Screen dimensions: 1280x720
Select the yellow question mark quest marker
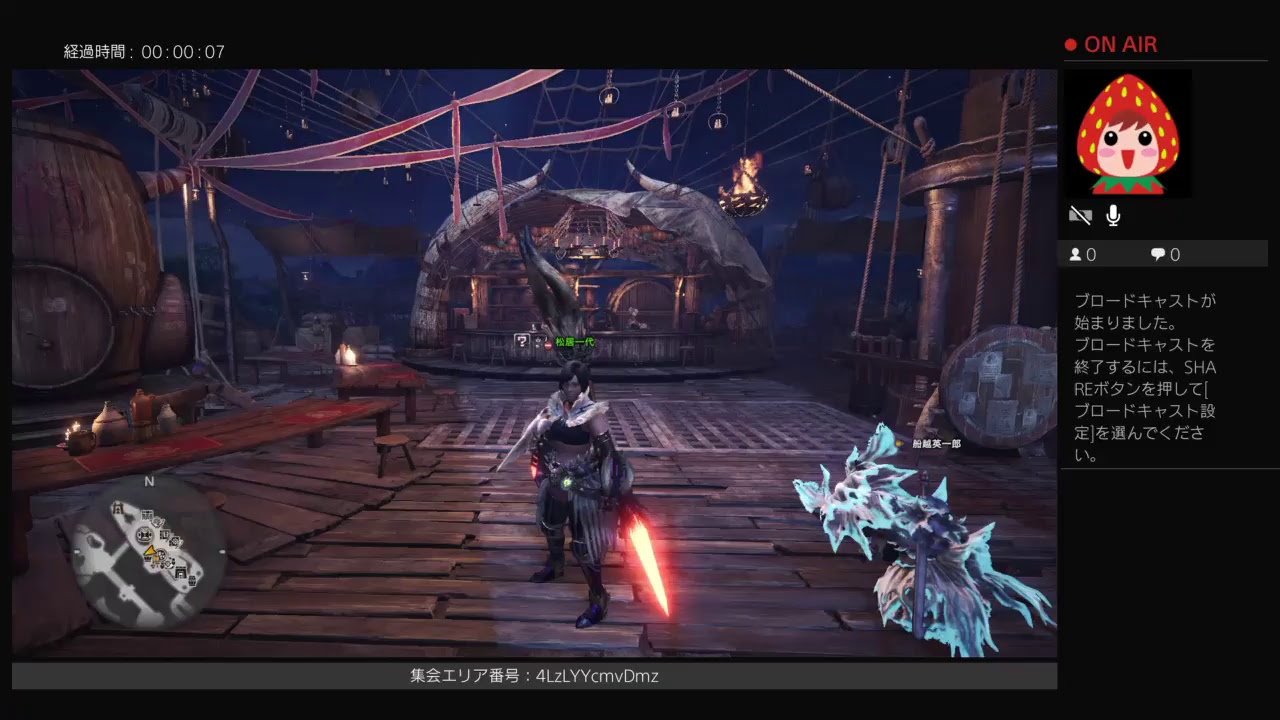[523, 342]
